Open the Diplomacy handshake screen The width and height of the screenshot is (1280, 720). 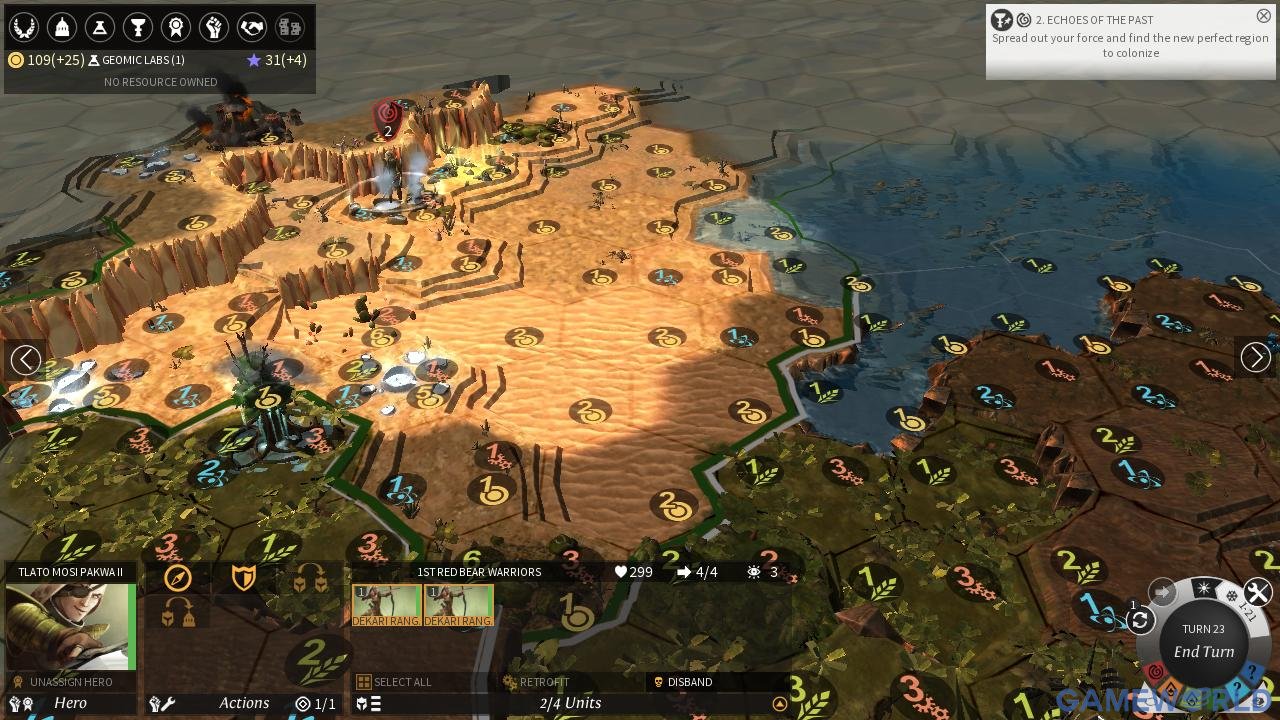(252, 27)
